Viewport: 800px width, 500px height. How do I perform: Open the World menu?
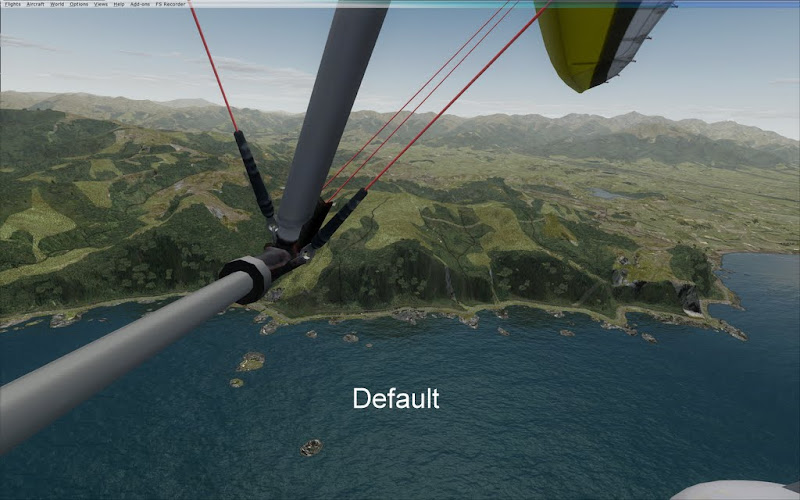[57, 4]
